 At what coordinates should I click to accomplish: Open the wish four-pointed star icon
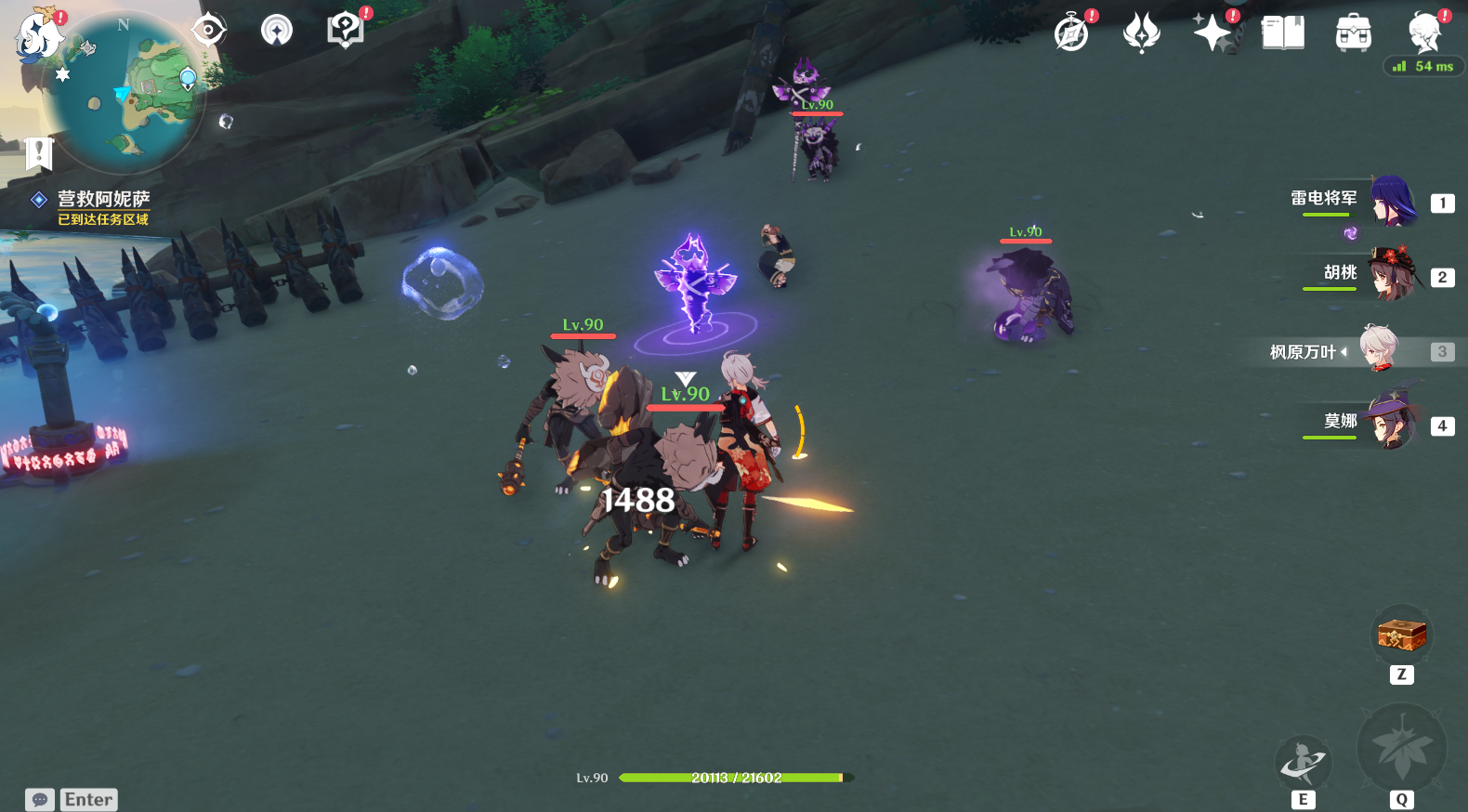coord(1212,33)
